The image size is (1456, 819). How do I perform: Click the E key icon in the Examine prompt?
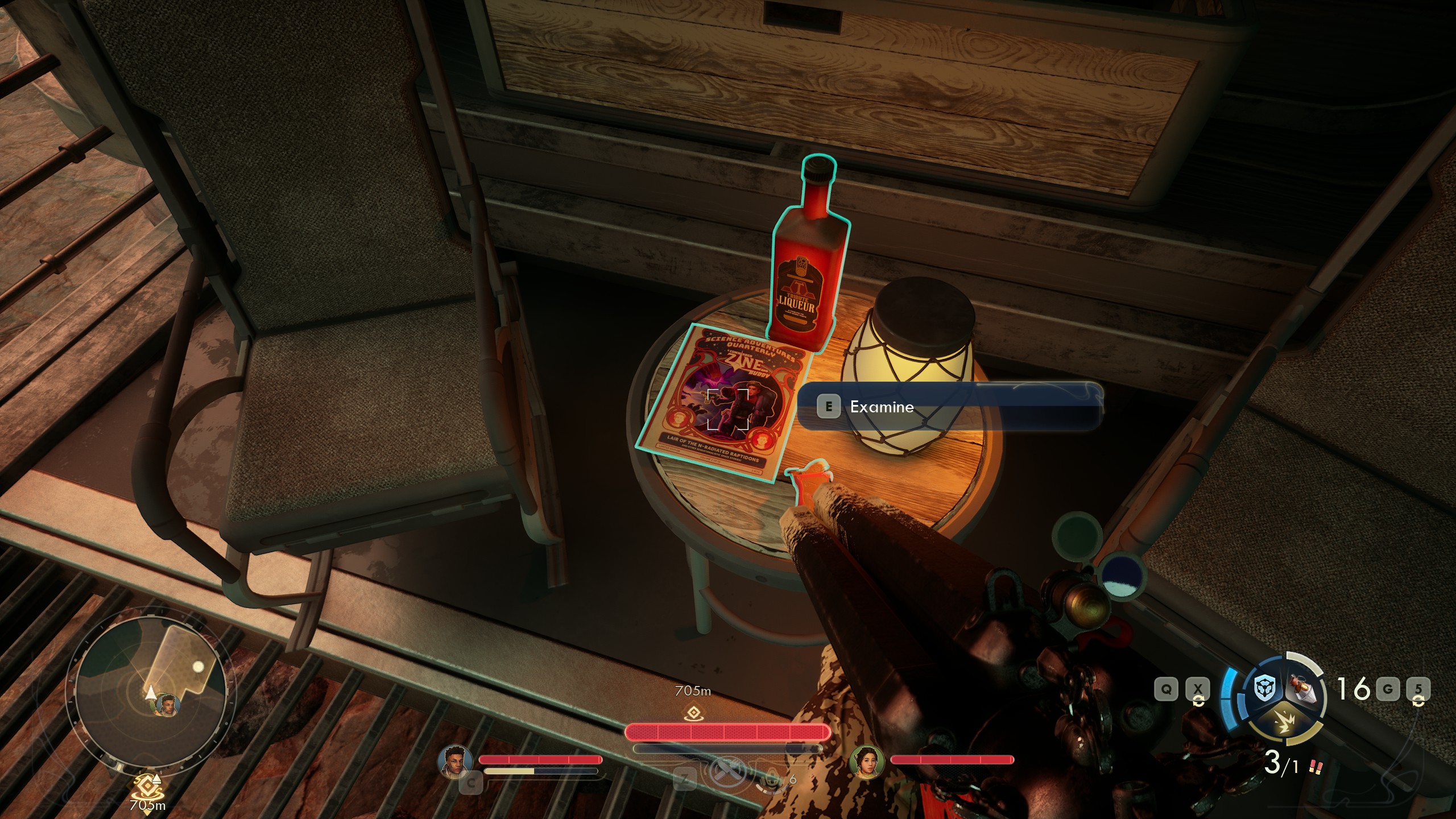pyautogui.click(x=829, y=407)
